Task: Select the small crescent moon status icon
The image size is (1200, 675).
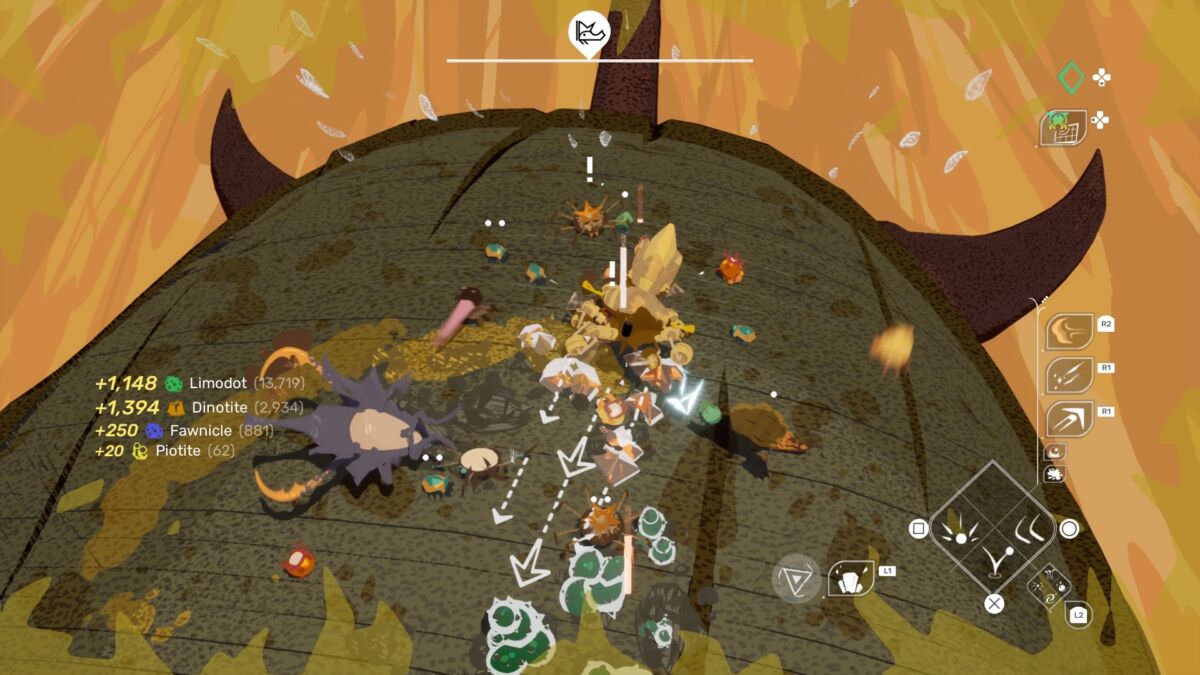Action: coord(1053,452)
